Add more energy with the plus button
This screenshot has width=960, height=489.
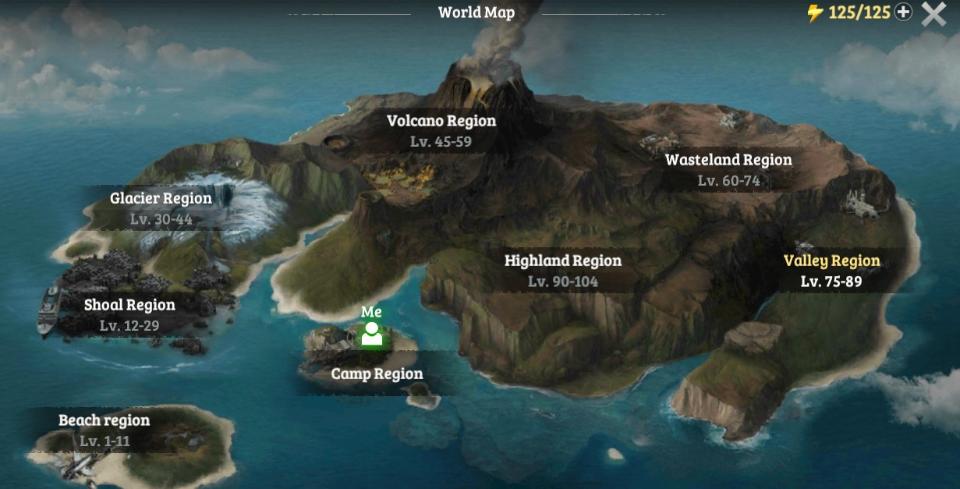pyautogui.click(x=903, y=13)
